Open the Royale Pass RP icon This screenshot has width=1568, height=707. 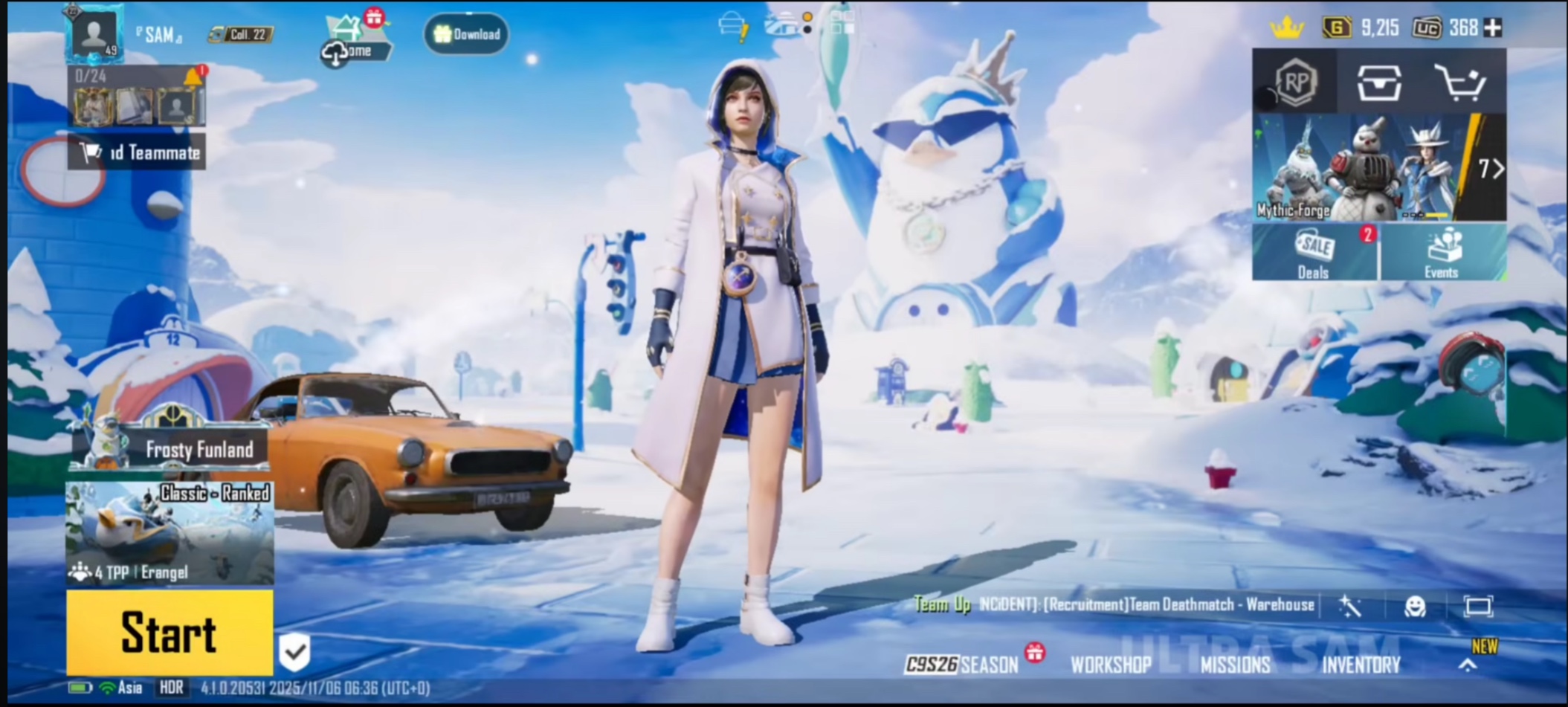point(1295,82)
